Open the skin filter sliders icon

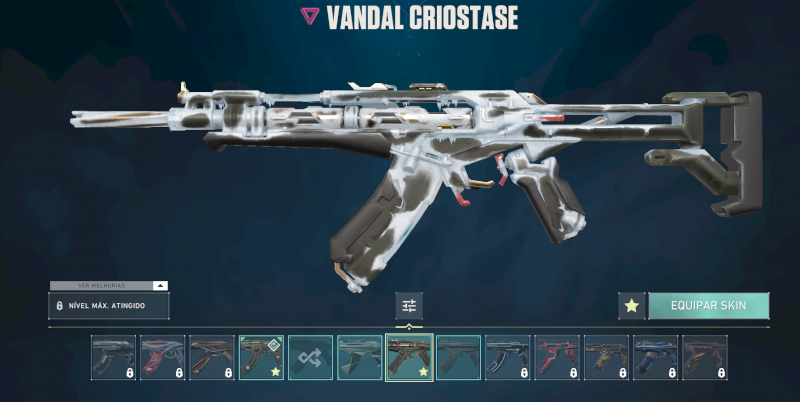(x=409, y=306)
